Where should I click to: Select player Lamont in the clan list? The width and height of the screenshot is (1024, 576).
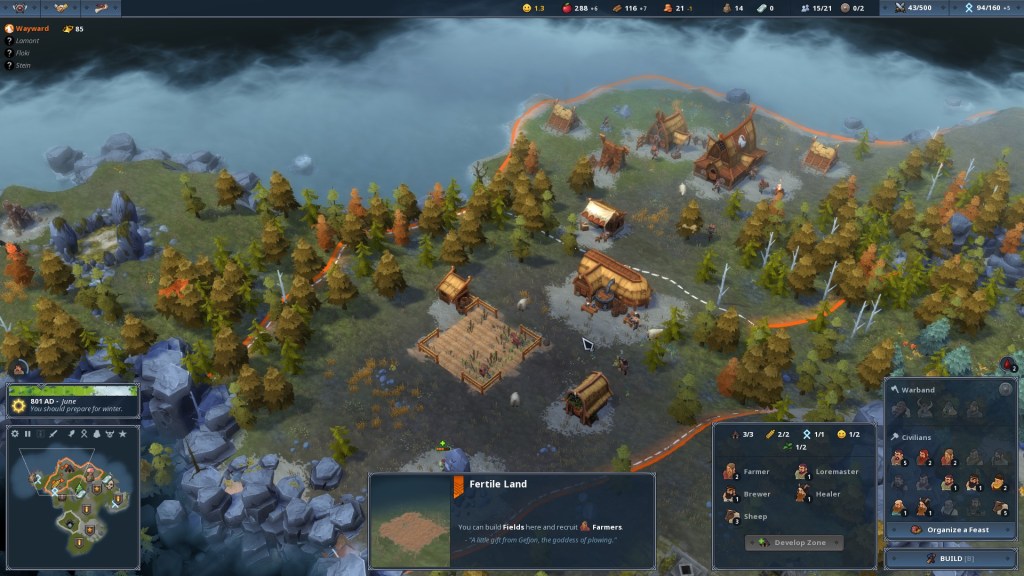click(28, 41)
